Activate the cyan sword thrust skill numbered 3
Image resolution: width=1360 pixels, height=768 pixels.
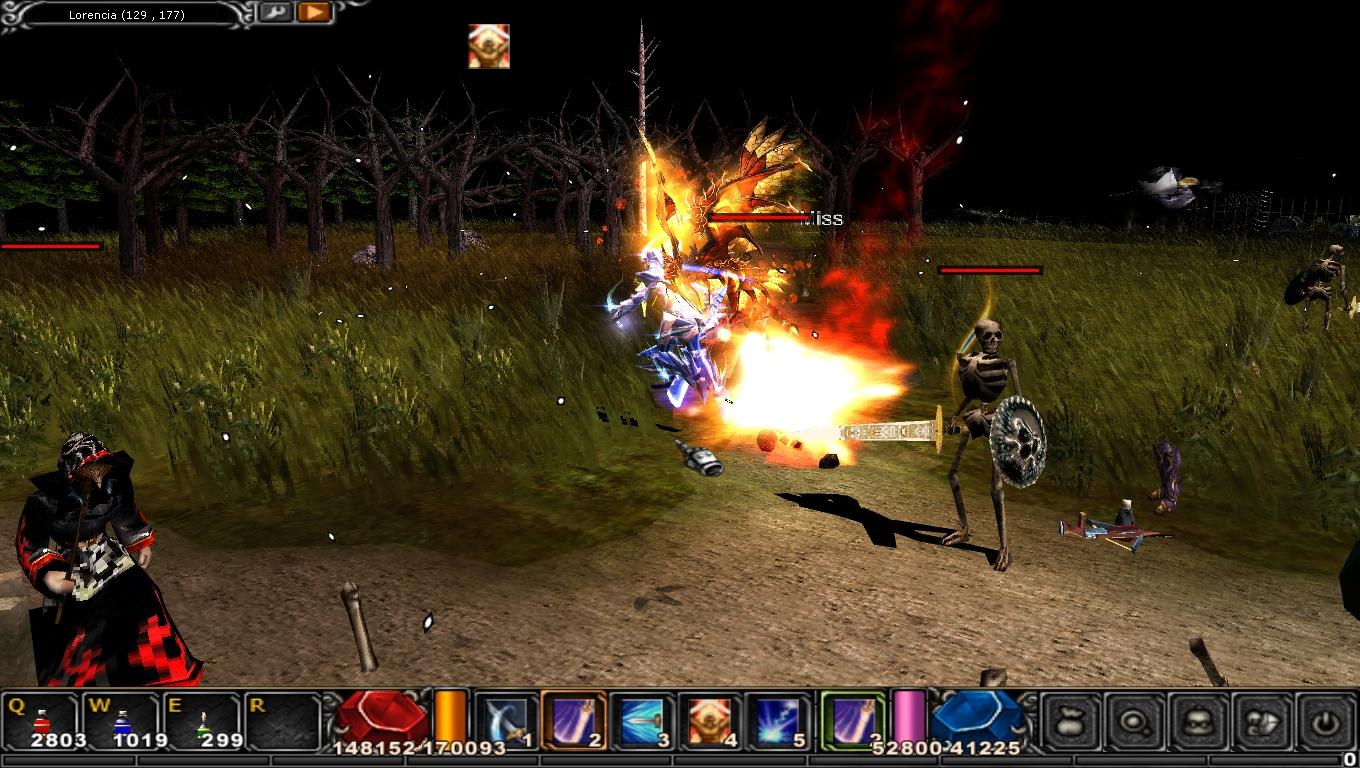coord(641,720)
